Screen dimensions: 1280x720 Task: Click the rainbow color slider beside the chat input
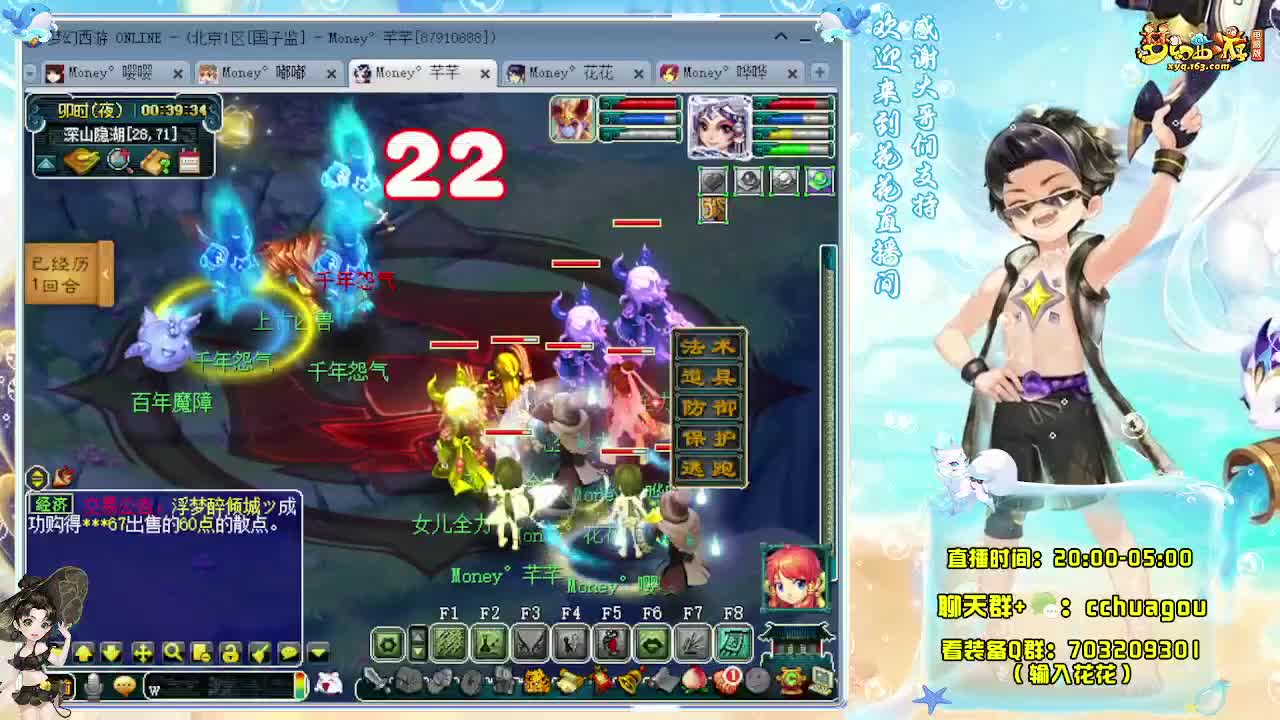[x=299, y=684]
